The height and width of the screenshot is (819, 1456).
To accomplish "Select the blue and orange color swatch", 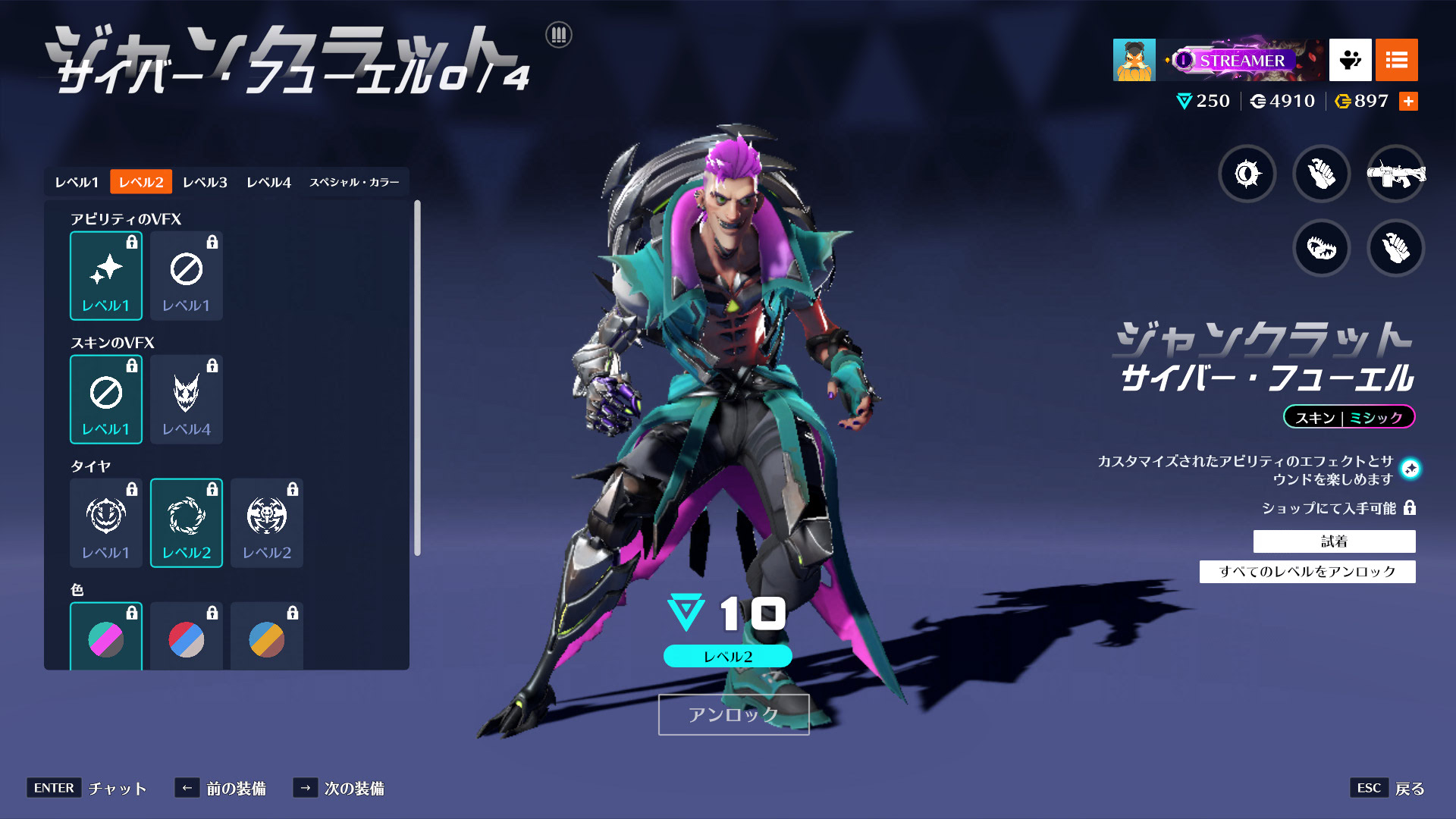I will click(267, 639).
